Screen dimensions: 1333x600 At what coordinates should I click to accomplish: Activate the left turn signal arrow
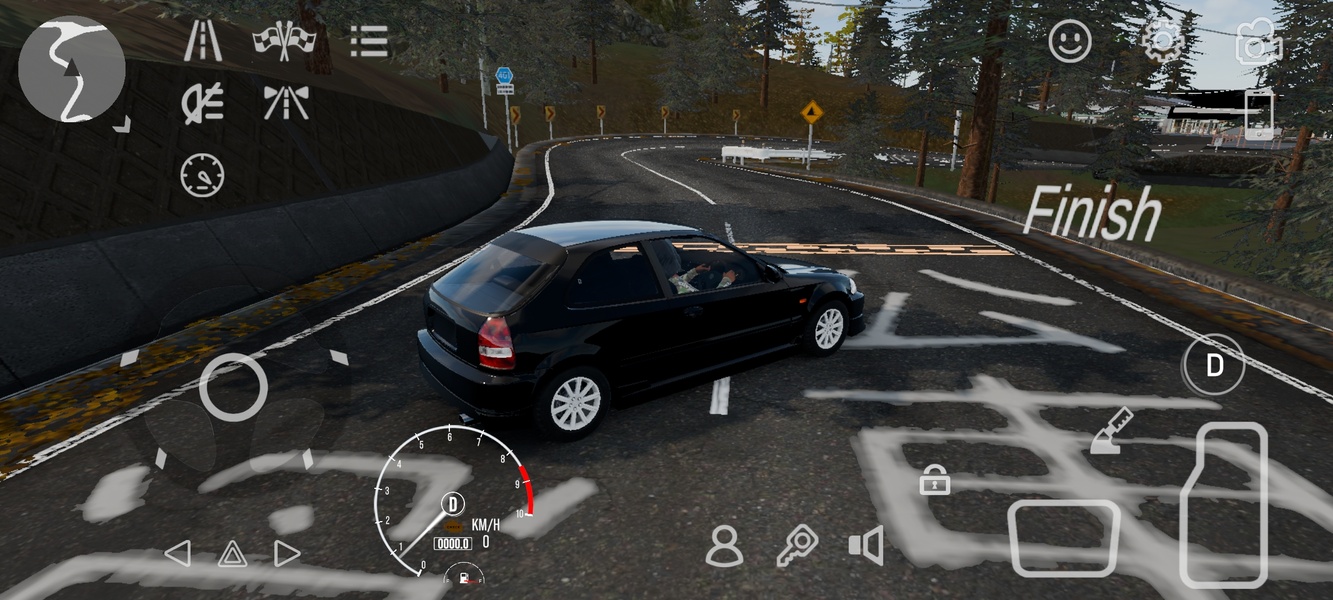[x=177, y=553]
